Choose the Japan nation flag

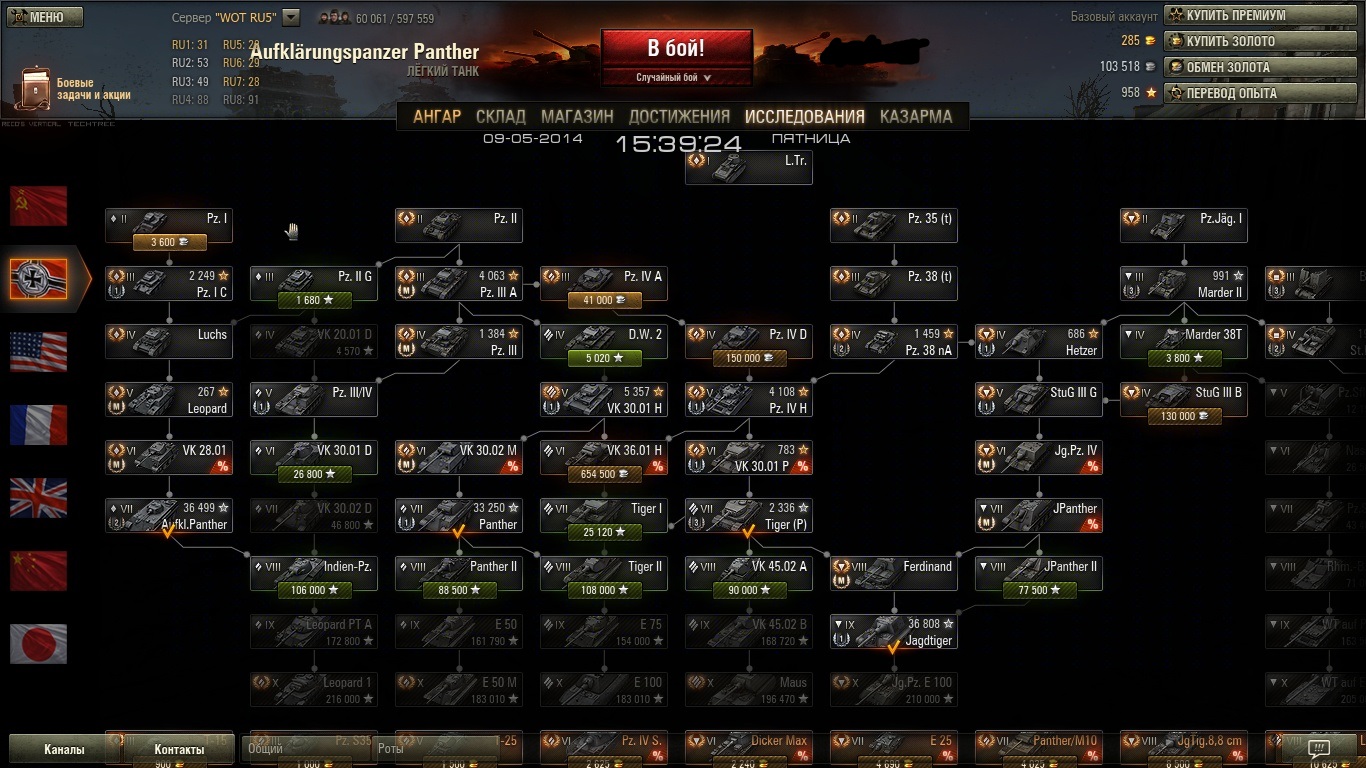point(39,643)
